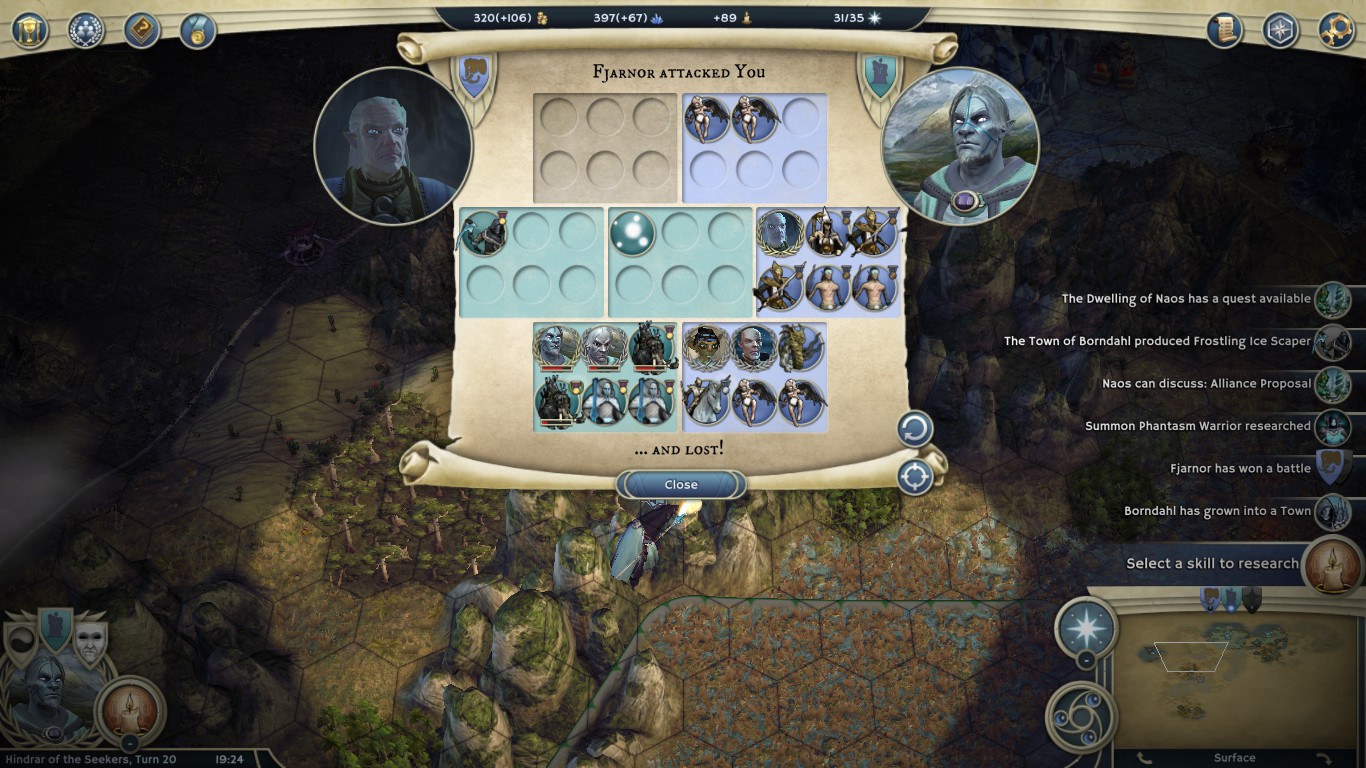Close the battle result scroll
Image resolution: width=1366 pixels, height=768 pixels.
click(681, 485)
